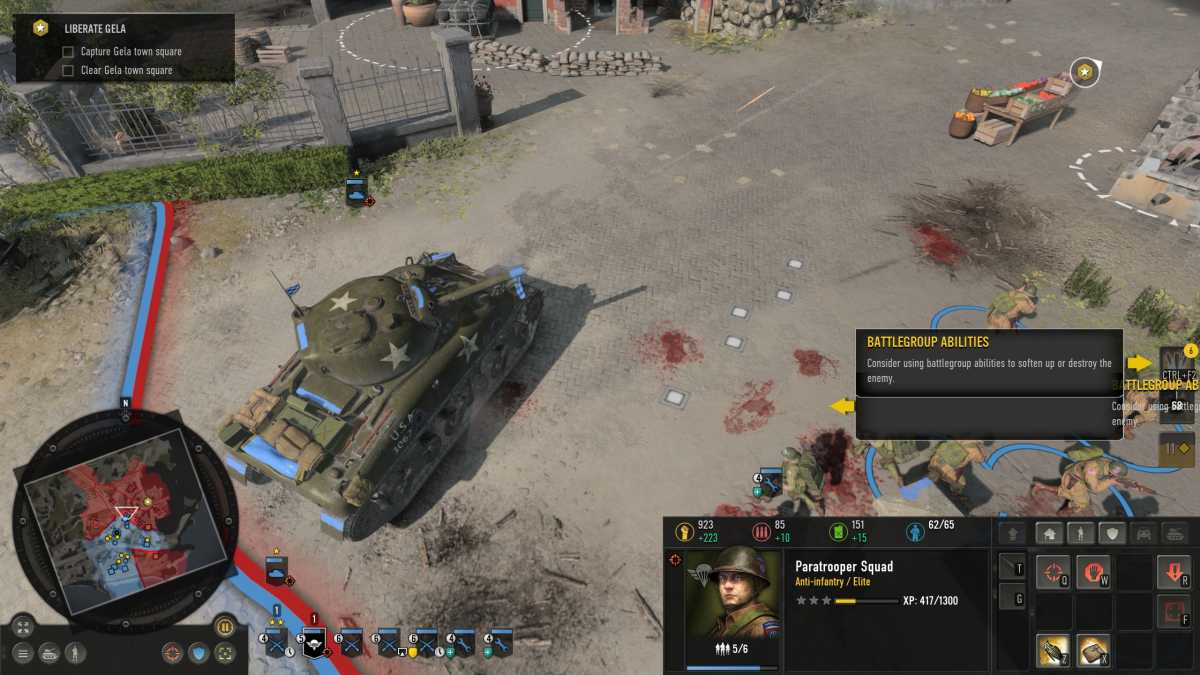Select the infantry soldier filter button
1200x675 pixels.
point(75,653)
